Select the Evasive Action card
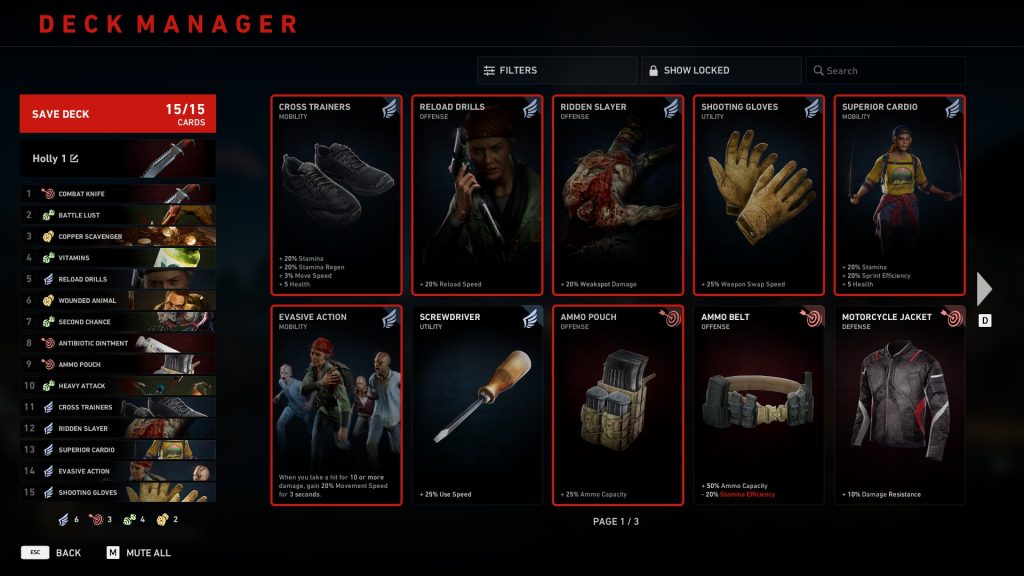1024x576 pixels. pos(336,405)
